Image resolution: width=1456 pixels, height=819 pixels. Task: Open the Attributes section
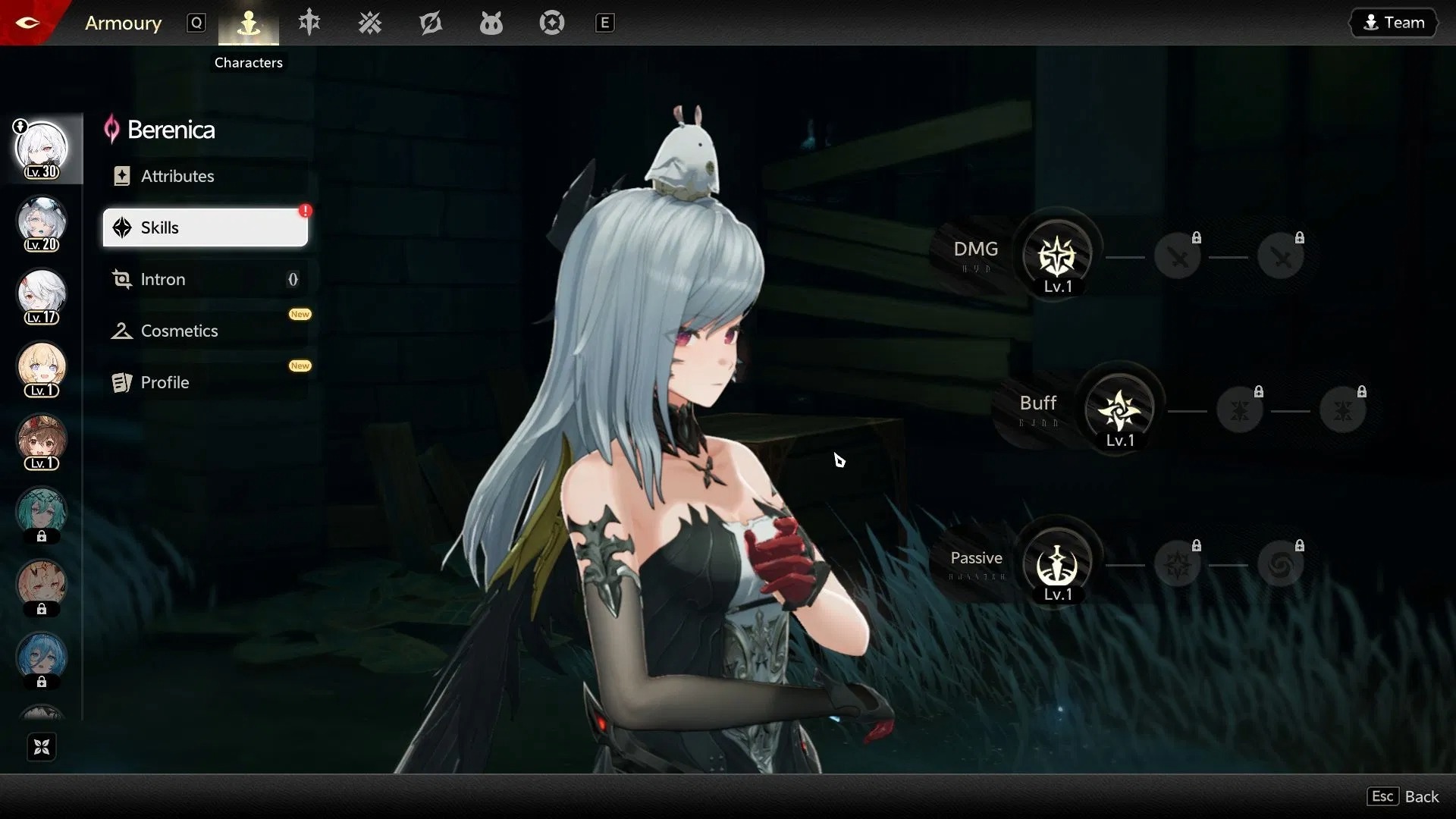point(177,175)
